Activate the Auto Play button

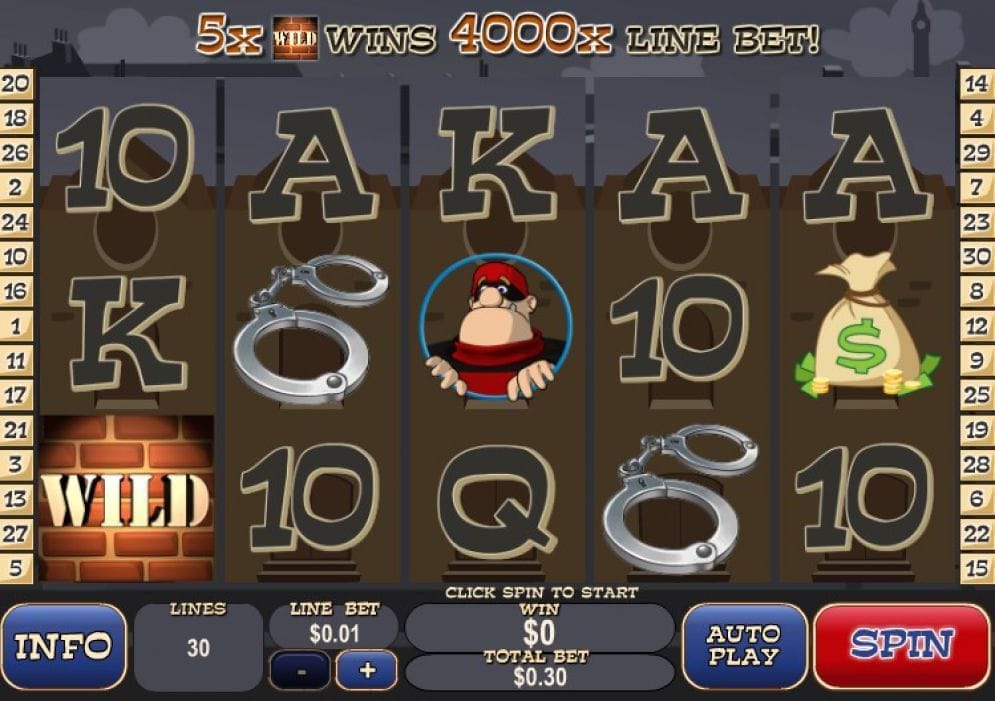(x=744, y=647)
